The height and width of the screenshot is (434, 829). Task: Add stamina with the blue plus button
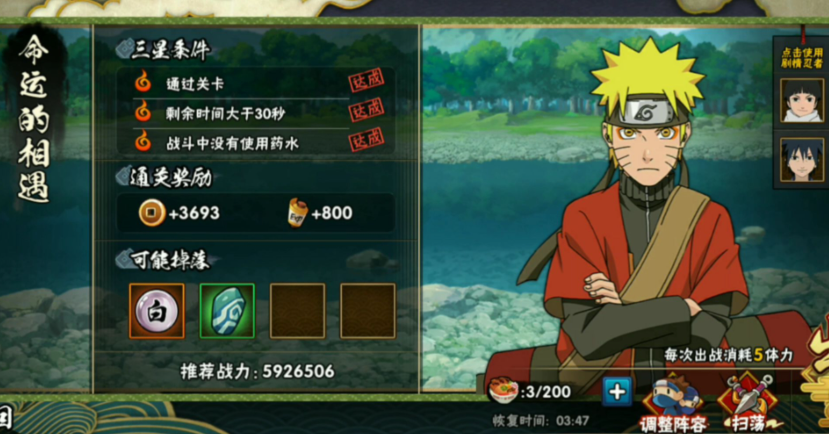(617, 391)
